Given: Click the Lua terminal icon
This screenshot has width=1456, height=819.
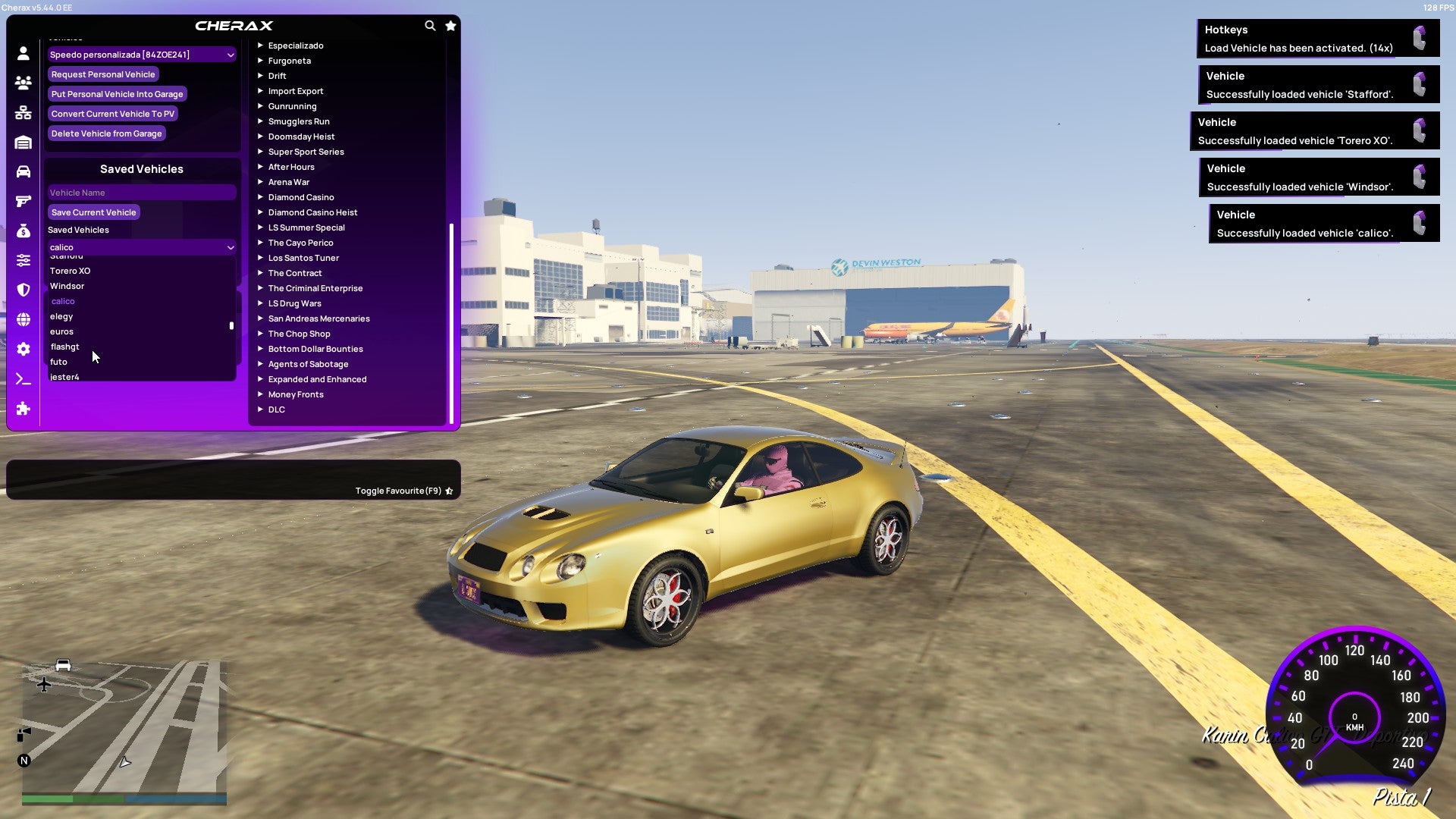Looking at the screenshot, I should 23,377.
